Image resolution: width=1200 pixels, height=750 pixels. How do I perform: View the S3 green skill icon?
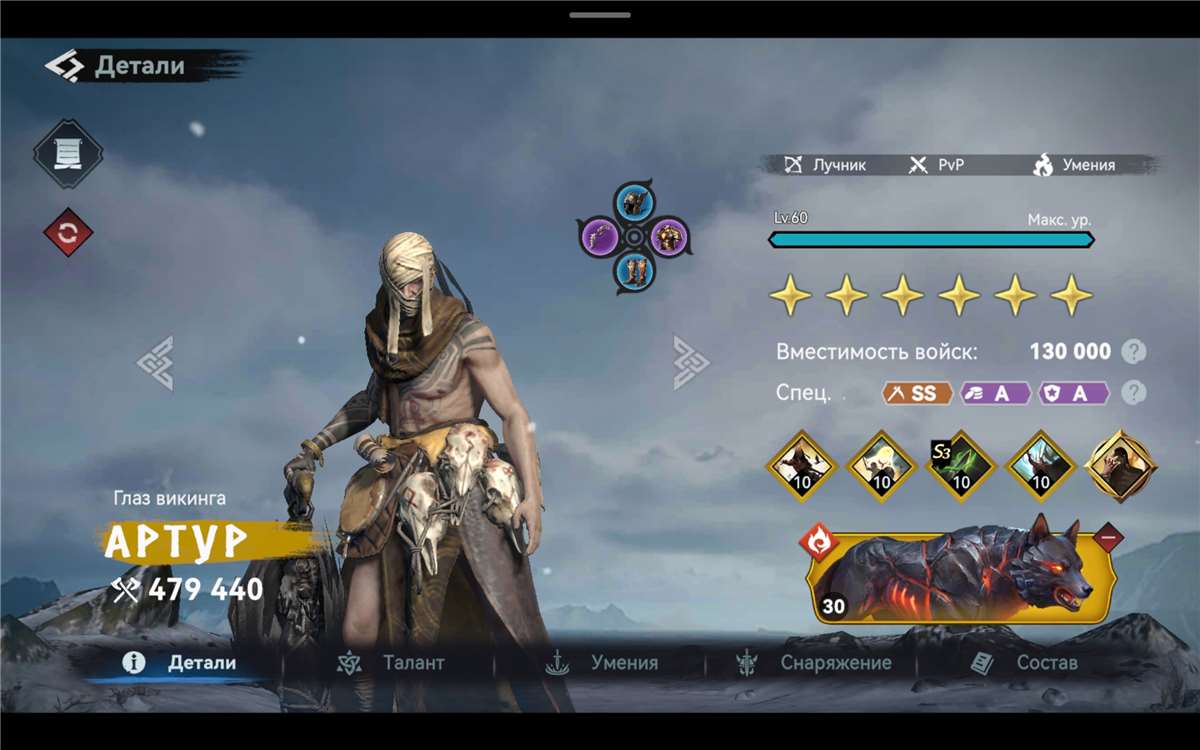point(961,465)
